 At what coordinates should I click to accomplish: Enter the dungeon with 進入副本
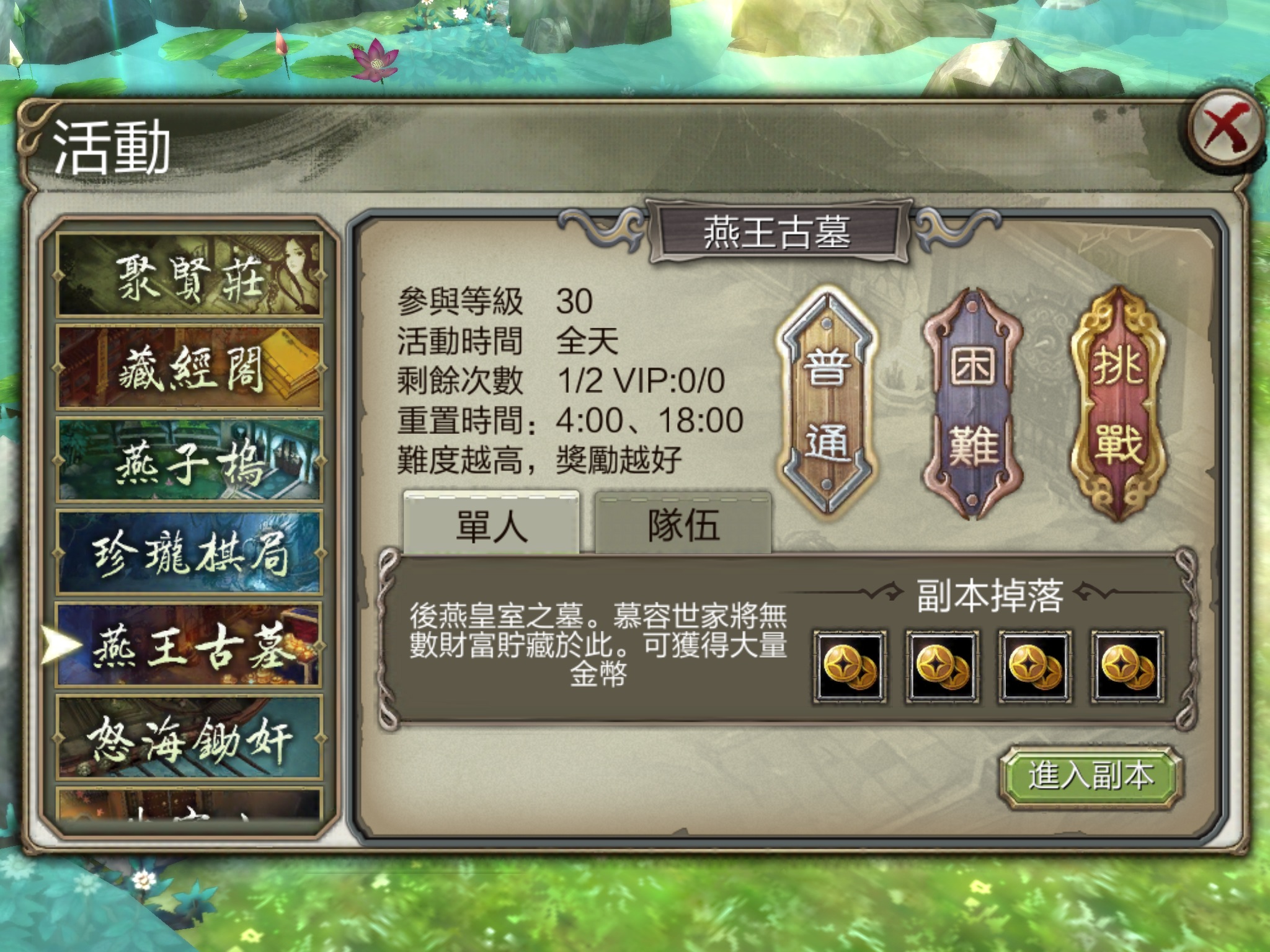pos(1090,776)
